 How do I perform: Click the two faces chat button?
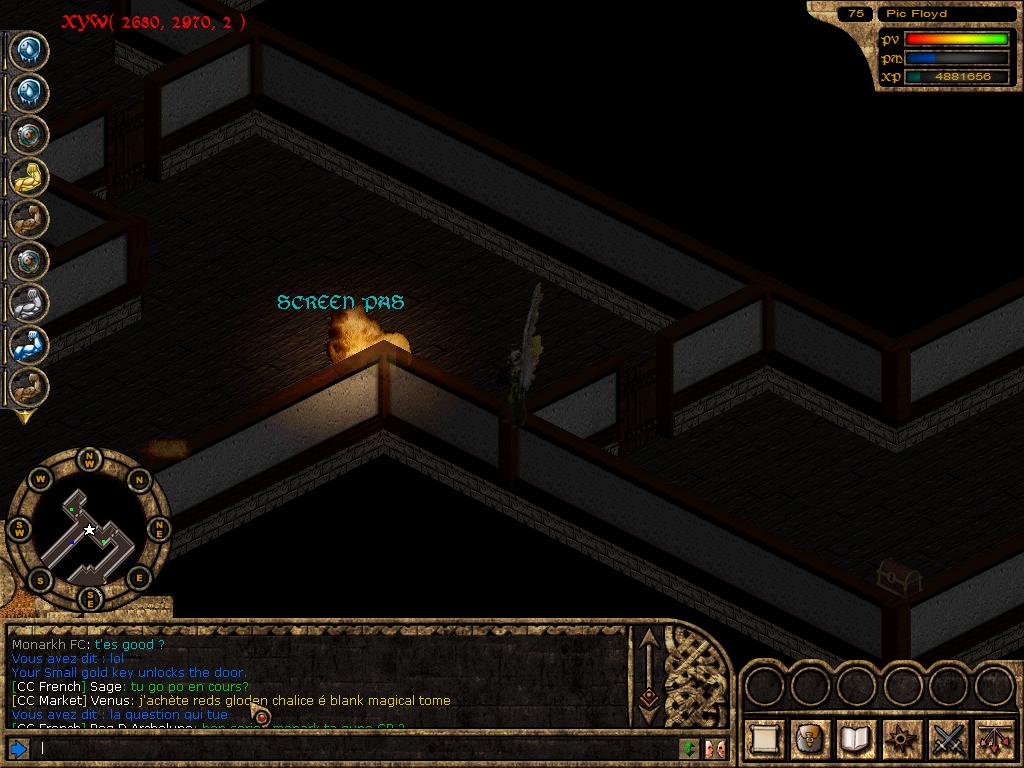click(714, 748)
